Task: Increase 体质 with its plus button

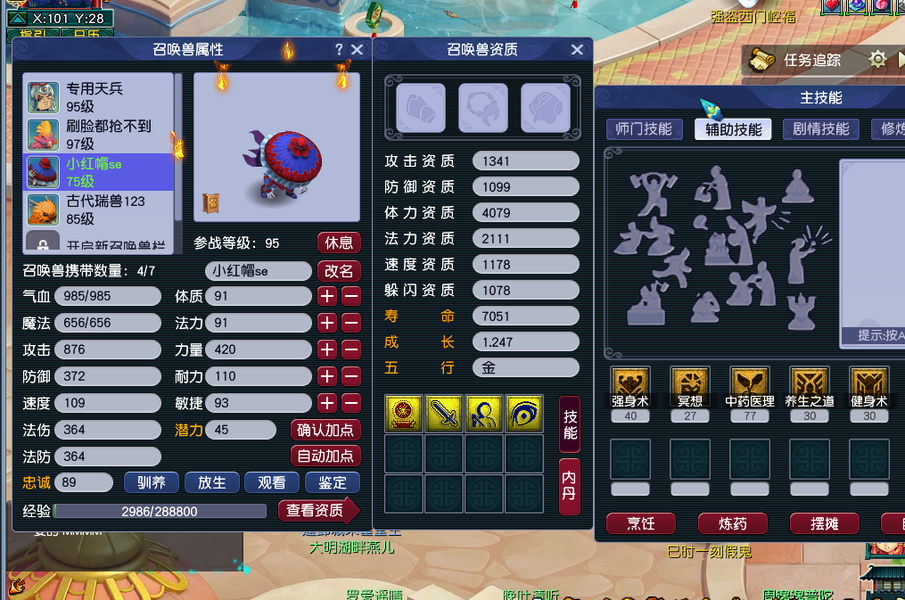Action: (327, 296)
